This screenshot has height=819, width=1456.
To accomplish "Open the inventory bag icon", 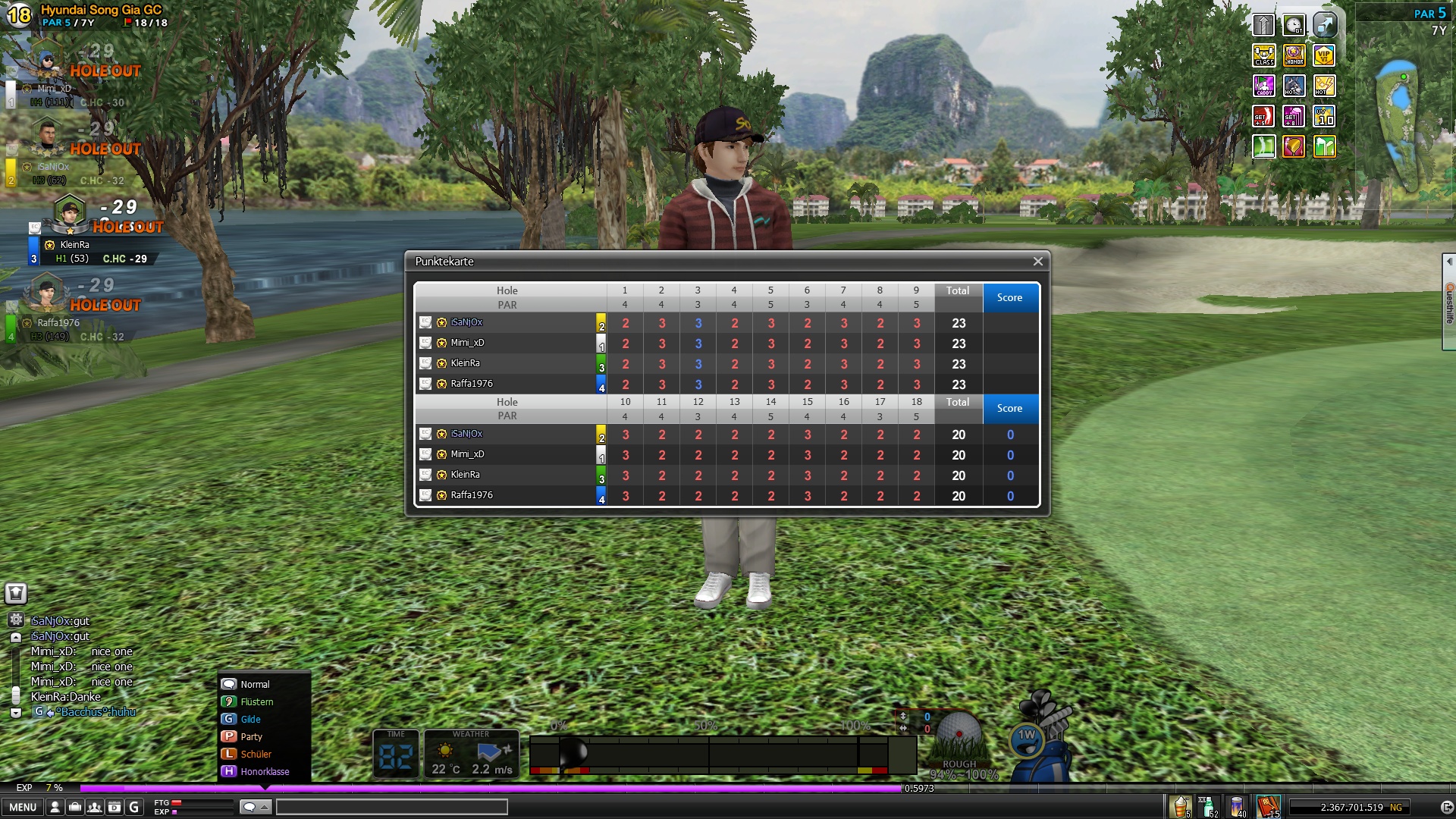I will [x=75, y=807].
